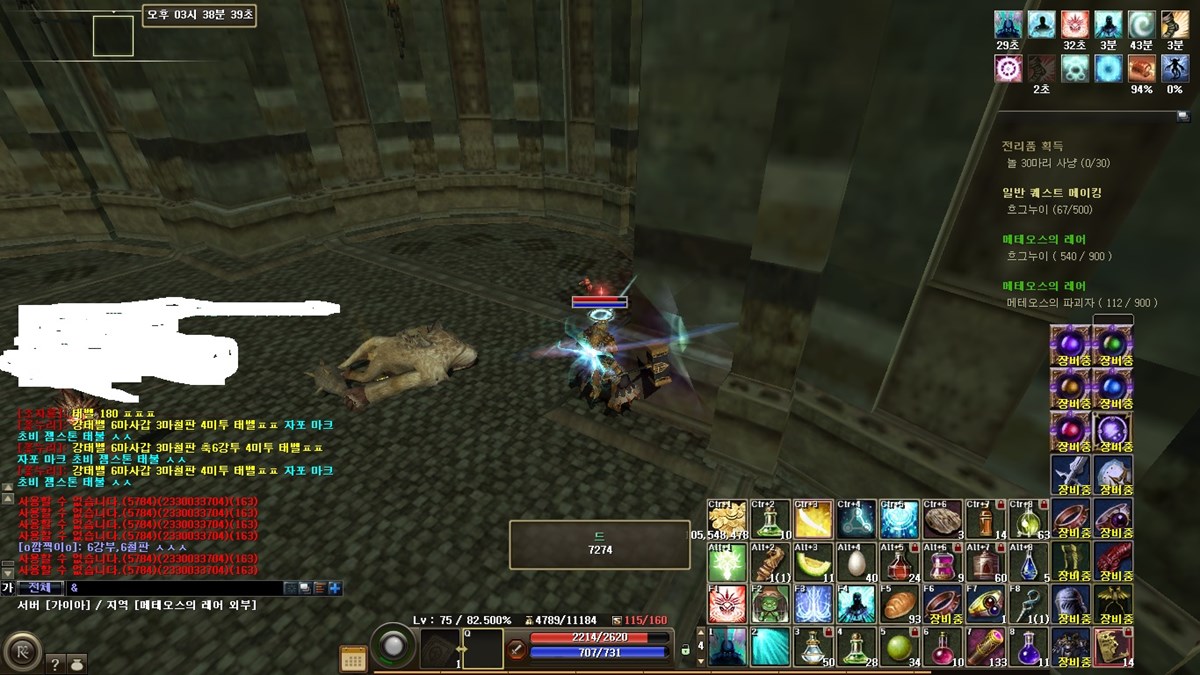This screenshot has height=675, width=1200.
Task: Activate the green goblin skill on F2
Action: (x=770, y=605)
